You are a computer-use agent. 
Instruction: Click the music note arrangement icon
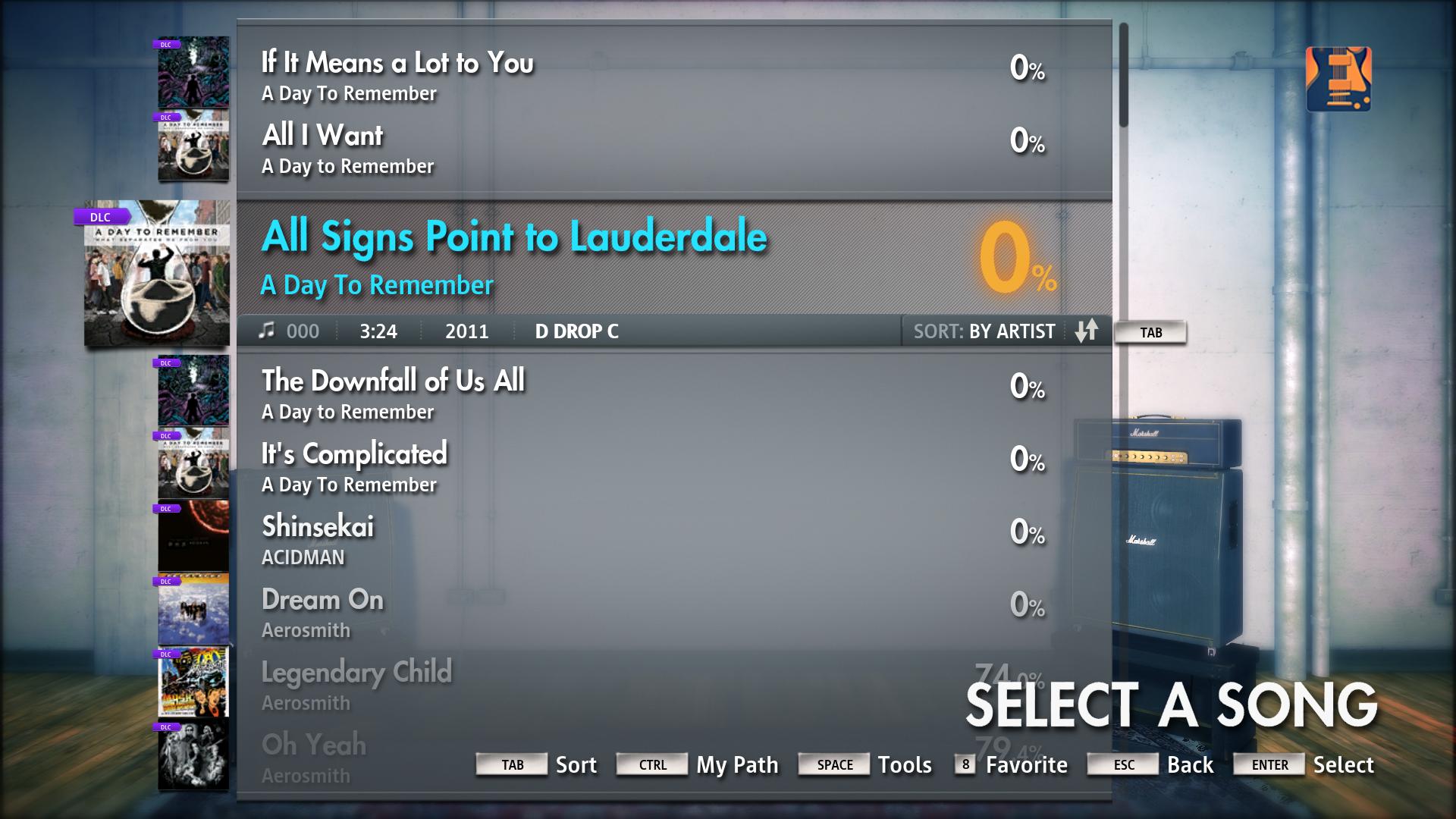pos(265,331)
